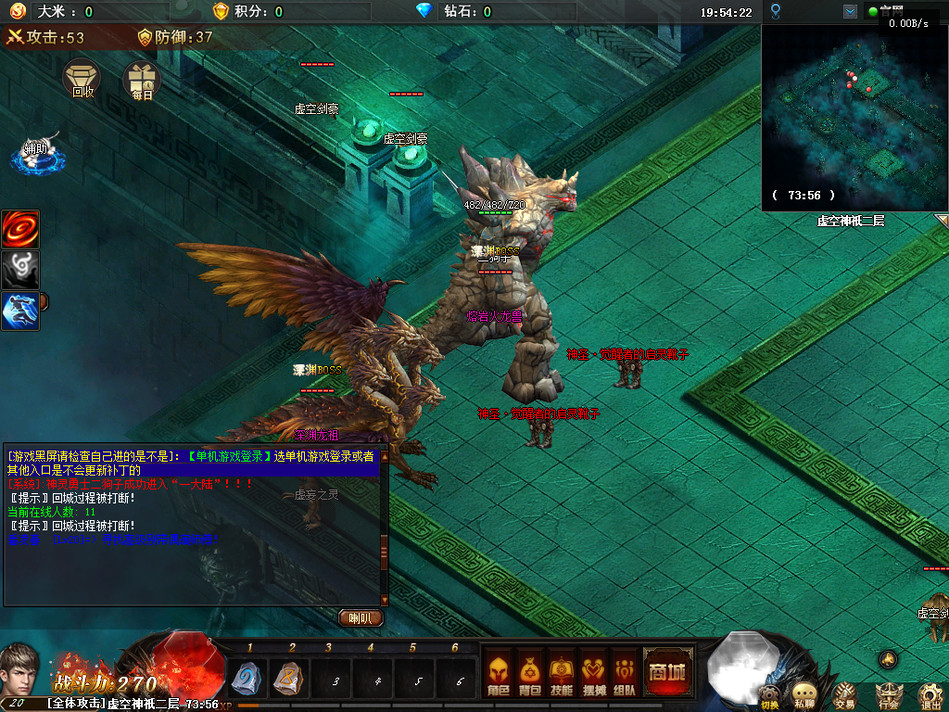Activate the grey whirlwind skill icon
The image size is (949, 712).
coord(20,271)
